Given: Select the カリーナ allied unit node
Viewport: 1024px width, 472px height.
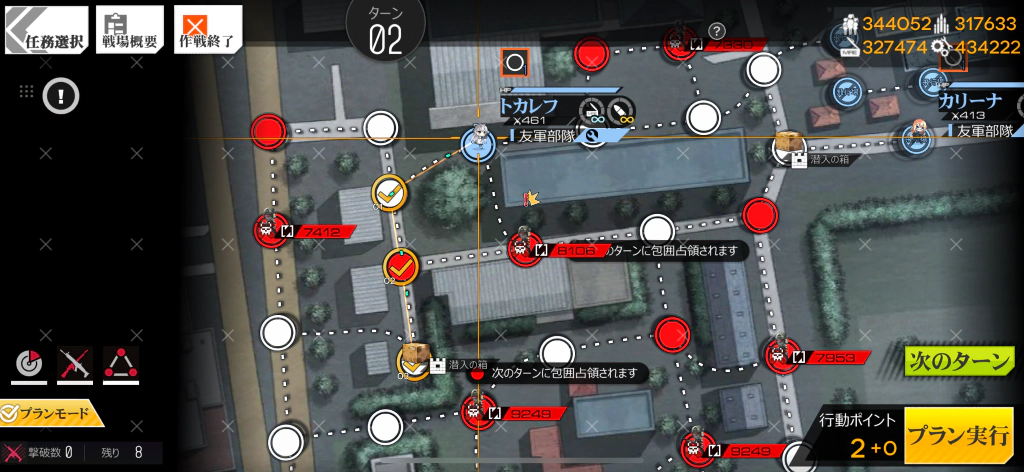Looking at the screenshot, I should [x=917, y=137].
